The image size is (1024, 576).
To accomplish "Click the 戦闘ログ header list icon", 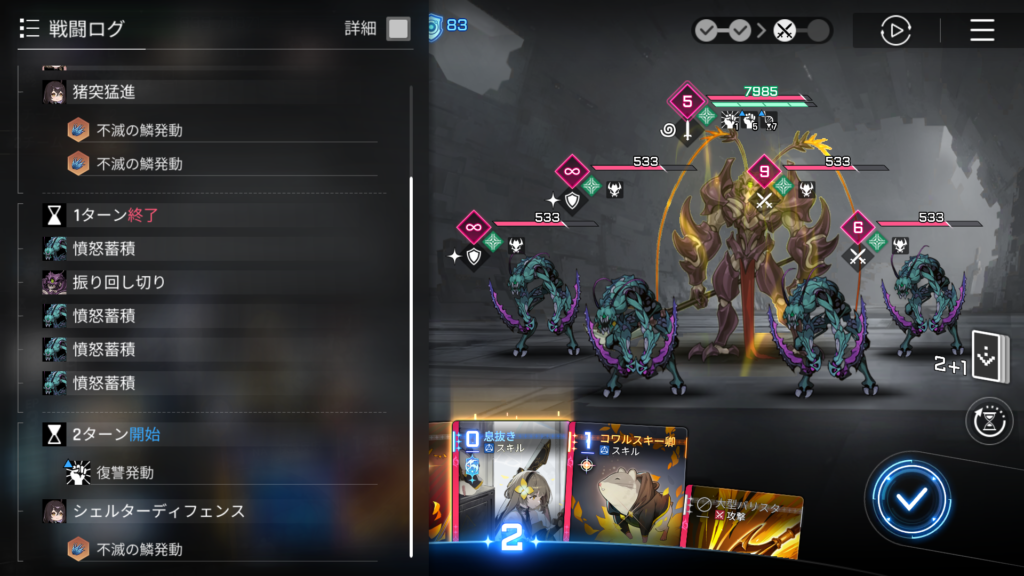I will pyautogui.click(x=29, y=29).
